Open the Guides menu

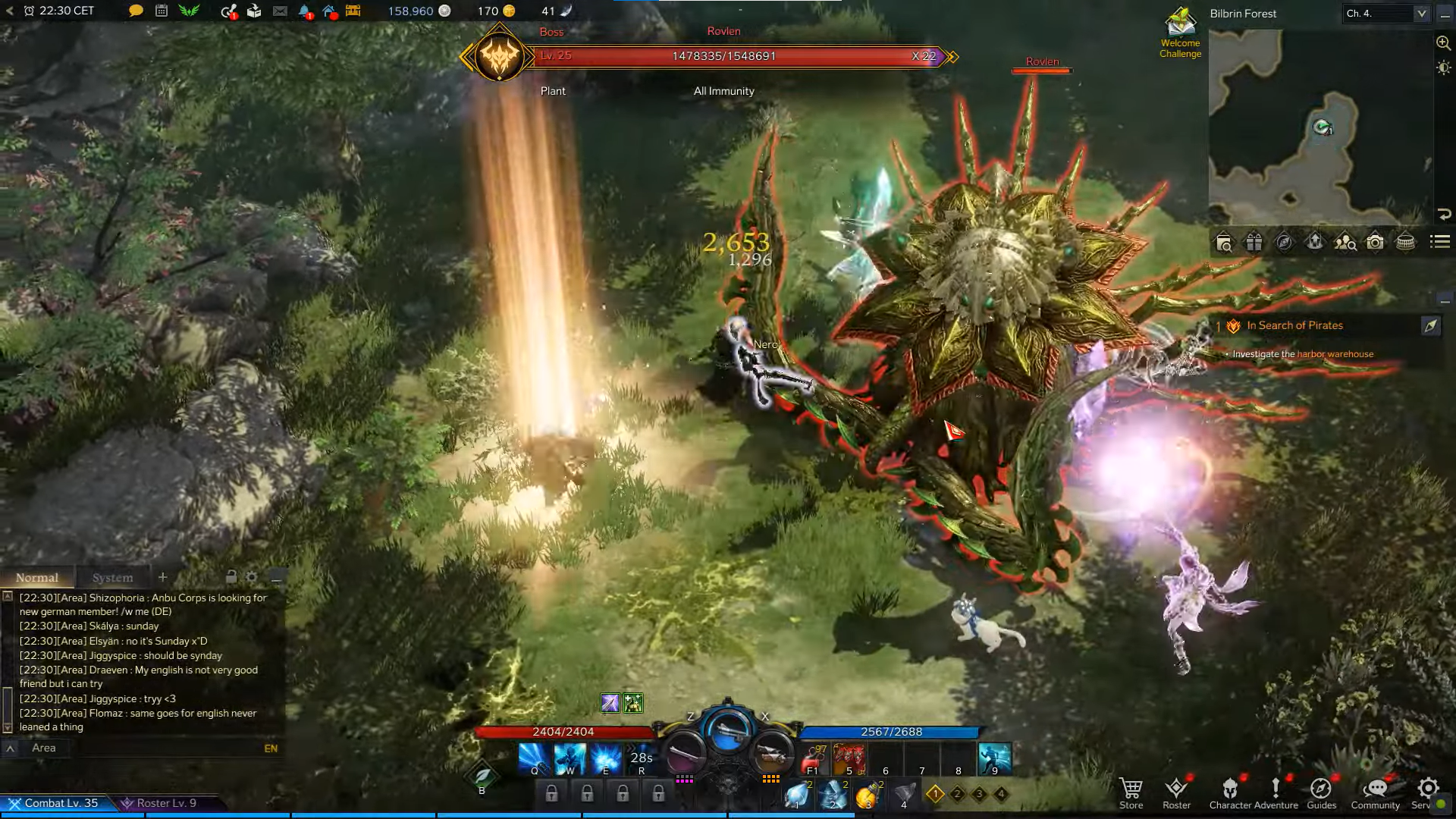tap(1321, 792)
